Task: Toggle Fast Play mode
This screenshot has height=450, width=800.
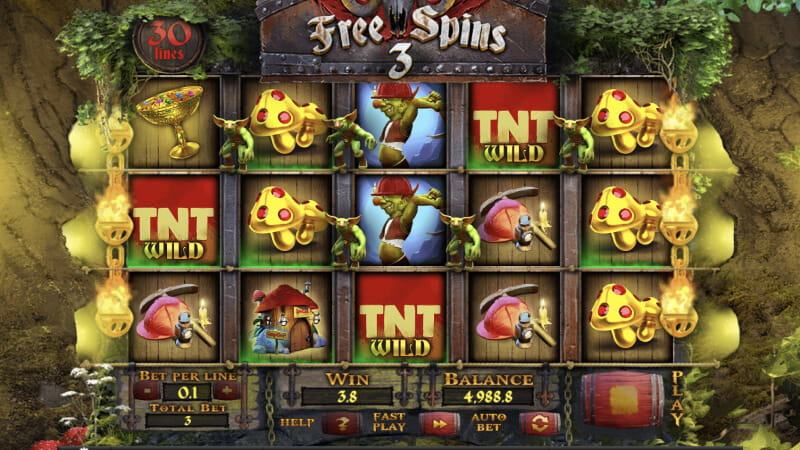Action: pyautogui.click(x=439, y=424)
